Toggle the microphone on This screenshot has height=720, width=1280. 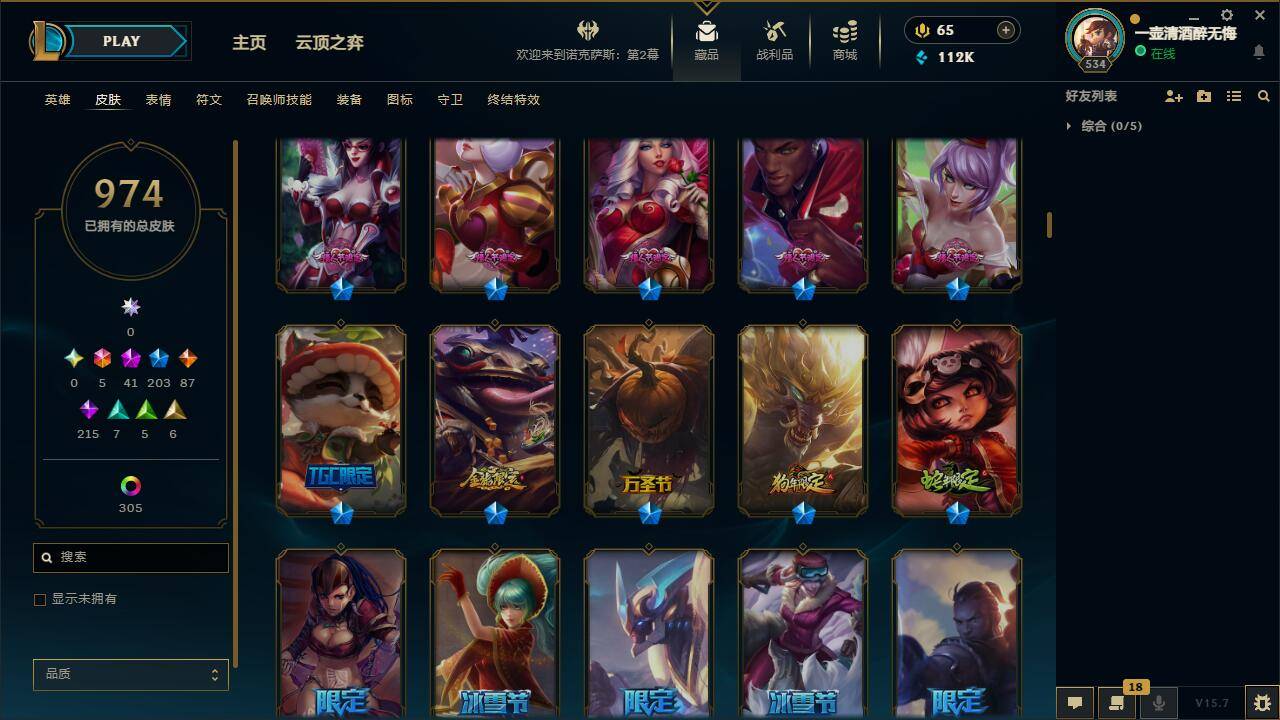click(1159, 703)
